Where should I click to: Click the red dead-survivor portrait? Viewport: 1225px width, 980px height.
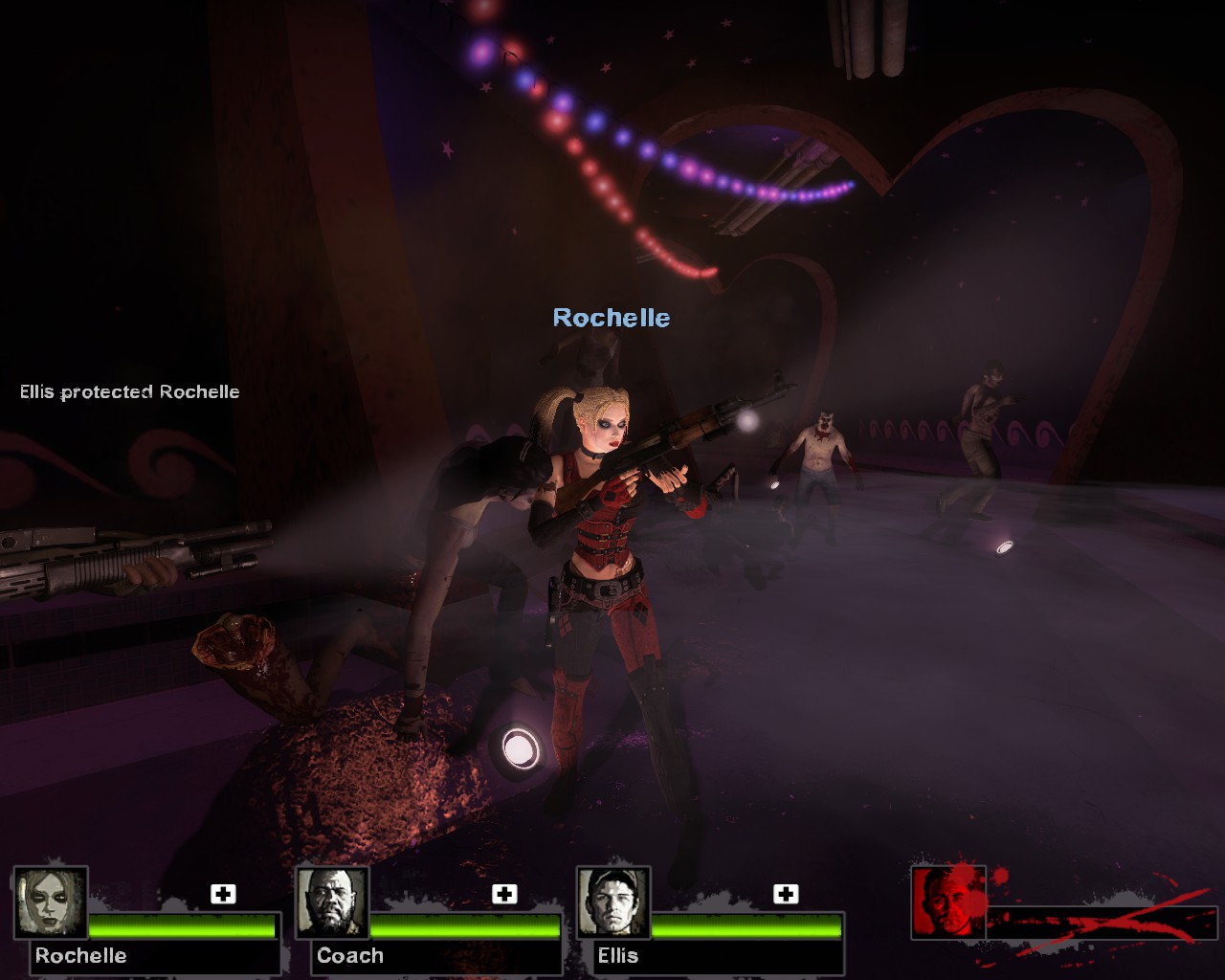[948, 902]
